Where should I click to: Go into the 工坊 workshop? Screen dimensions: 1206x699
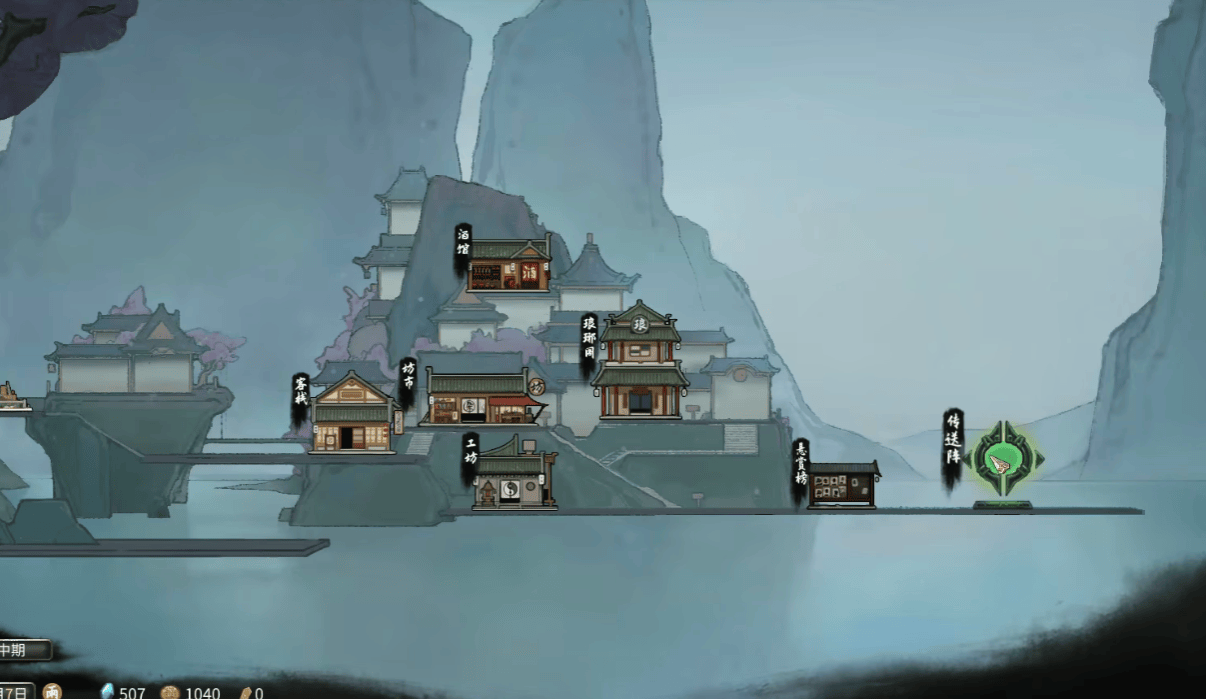click(x=513, y=478)
